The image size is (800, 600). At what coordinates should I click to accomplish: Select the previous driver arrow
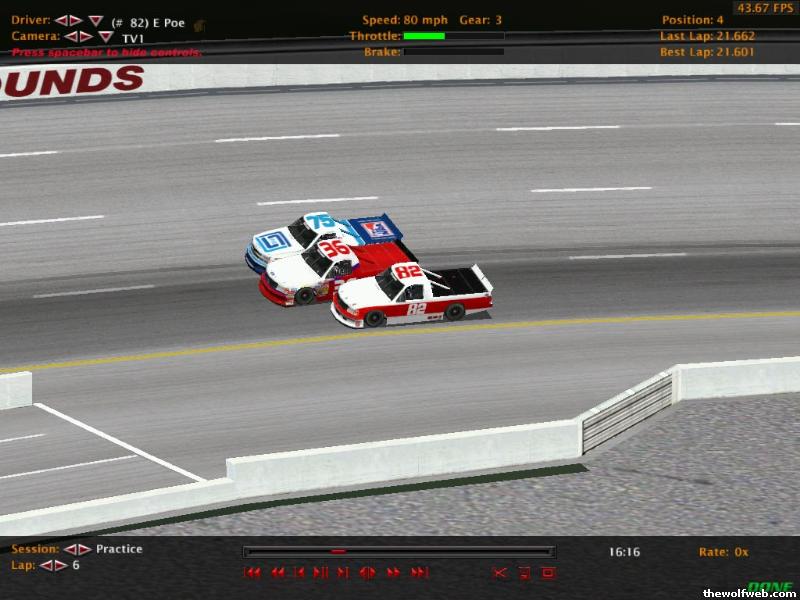click(x=61, y=20)
